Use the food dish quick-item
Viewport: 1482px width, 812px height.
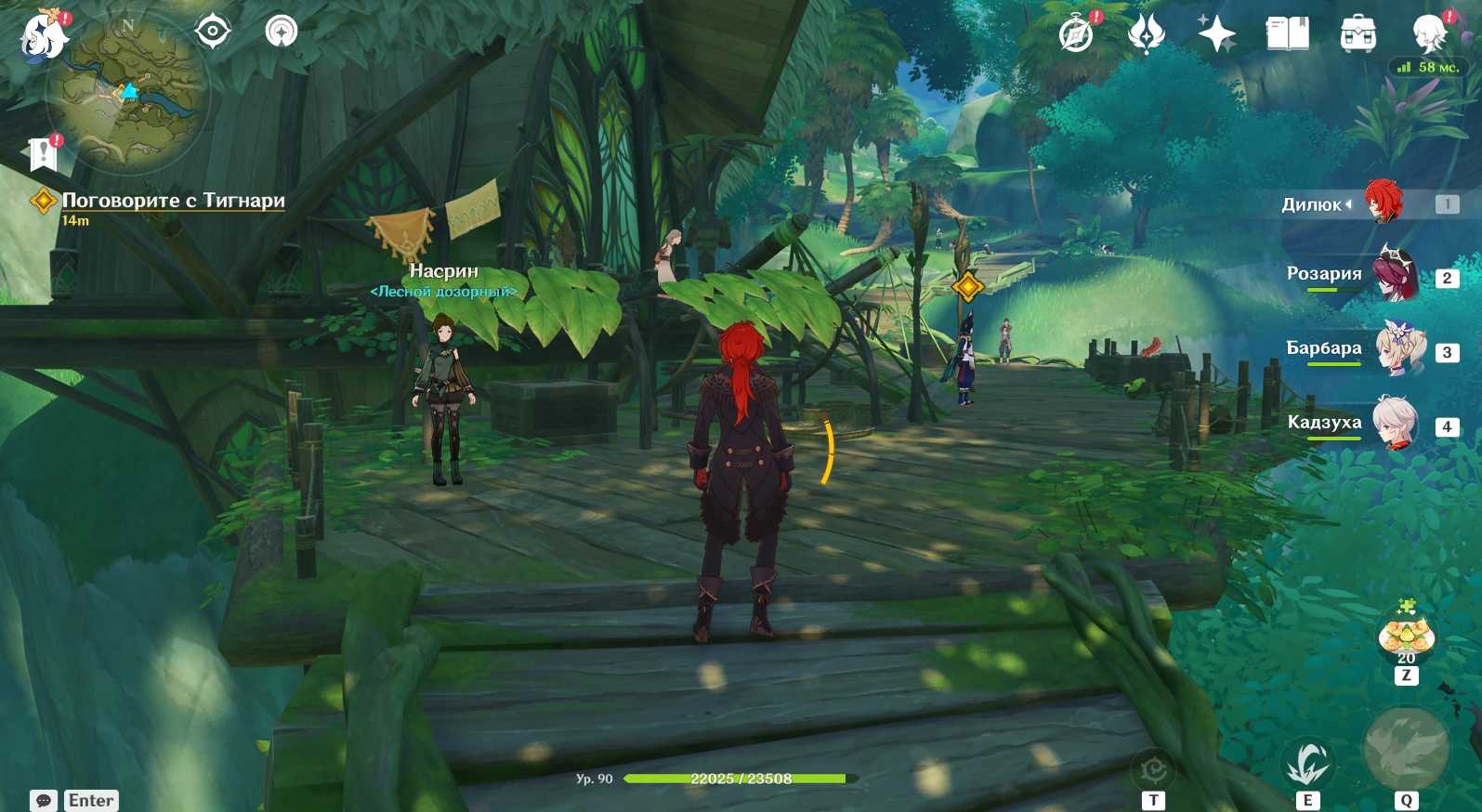click(1406, 636)
